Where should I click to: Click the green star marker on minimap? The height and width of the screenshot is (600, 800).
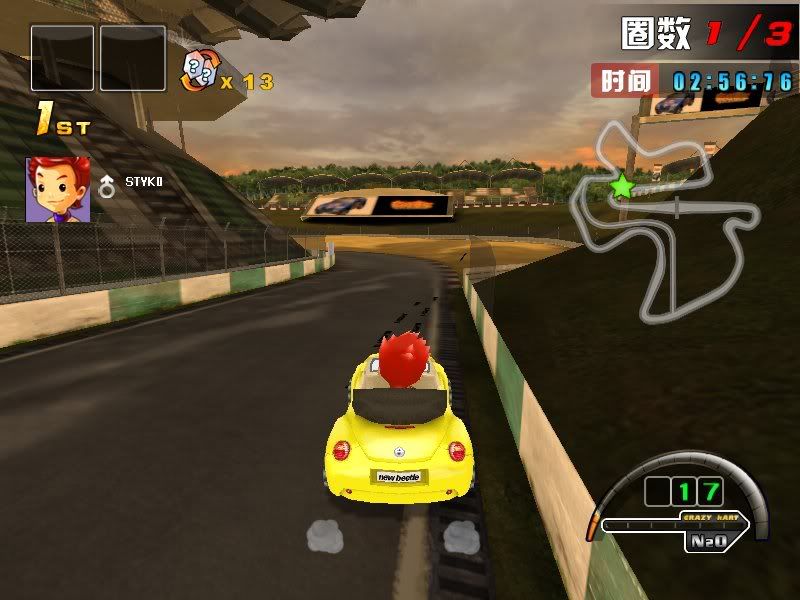(x=622, y=185)
